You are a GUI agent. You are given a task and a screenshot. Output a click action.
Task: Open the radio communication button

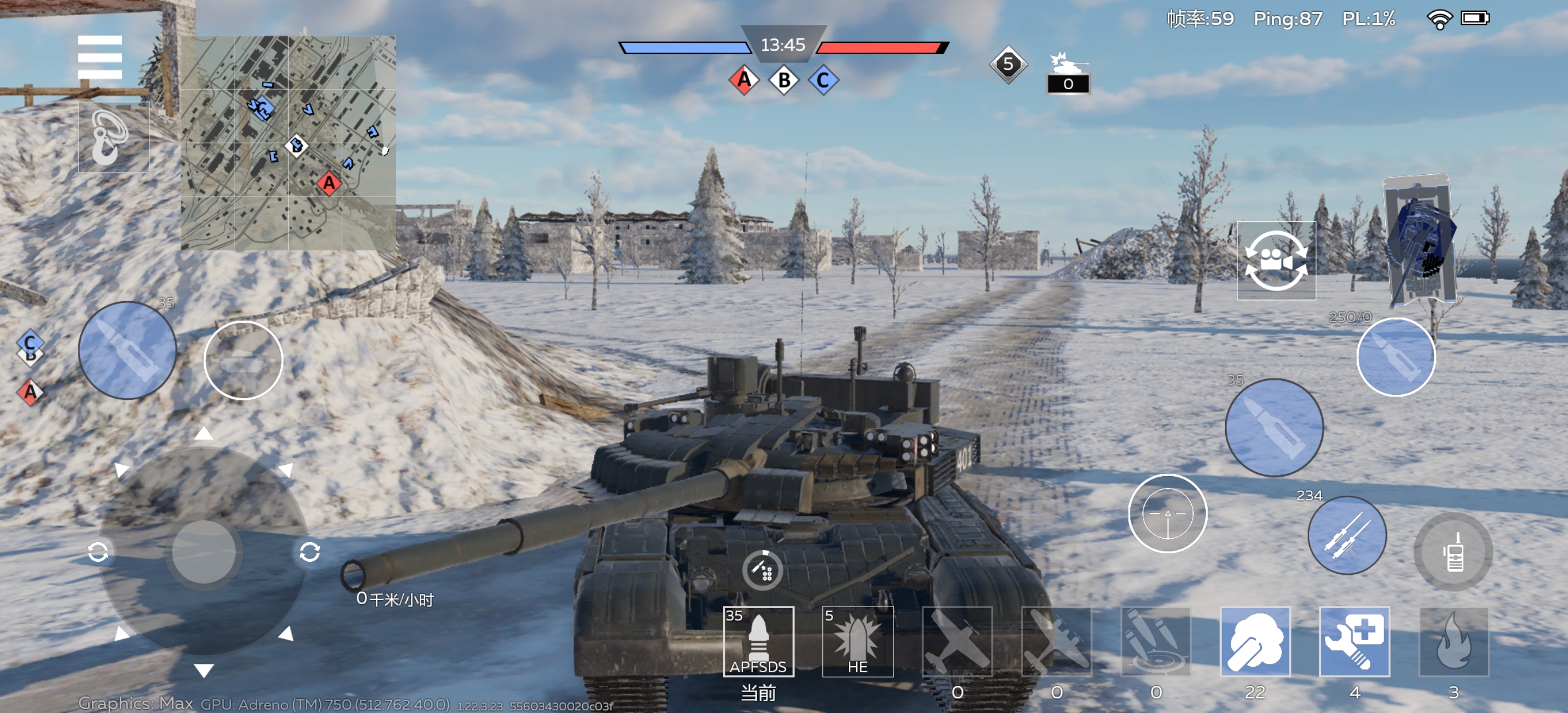[1453, 552]
